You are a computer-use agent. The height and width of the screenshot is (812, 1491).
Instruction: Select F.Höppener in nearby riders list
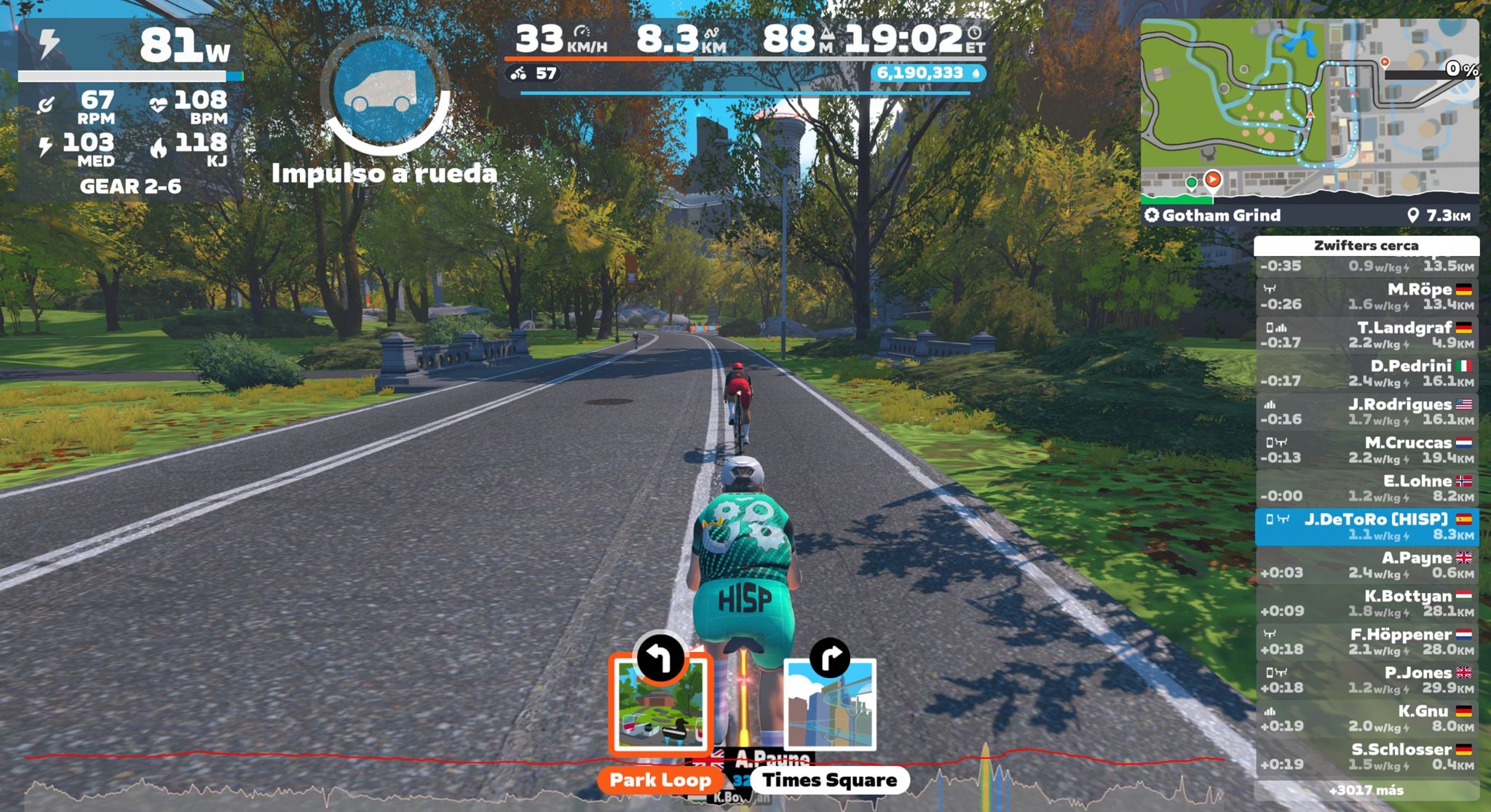click(1367, 642)
